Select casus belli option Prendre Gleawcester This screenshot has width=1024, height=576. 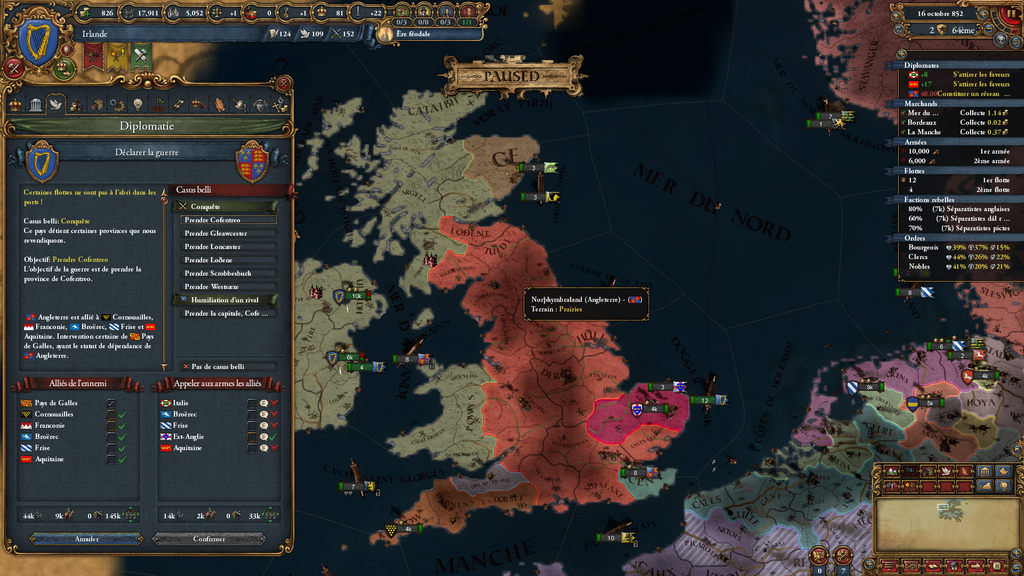tap(229, 233)
